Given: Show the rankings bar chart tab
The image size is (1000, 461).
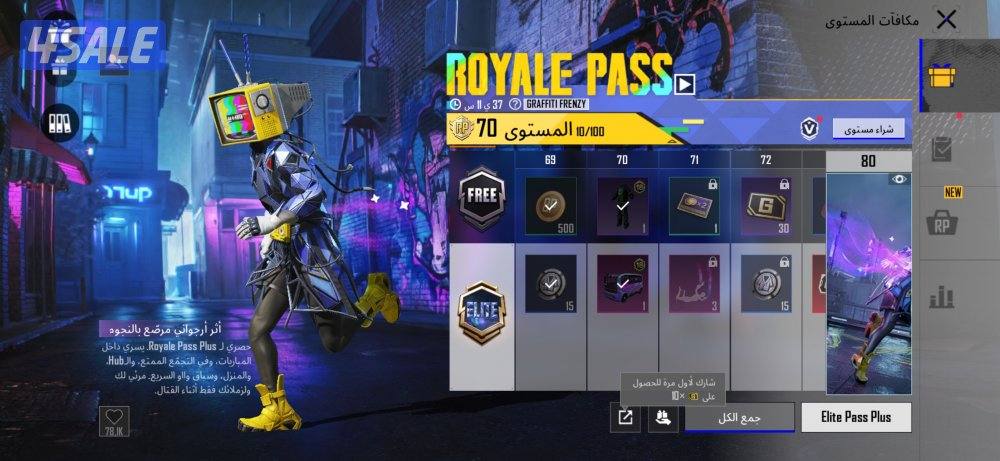Looking at the screenshot, I should [944, 295].
